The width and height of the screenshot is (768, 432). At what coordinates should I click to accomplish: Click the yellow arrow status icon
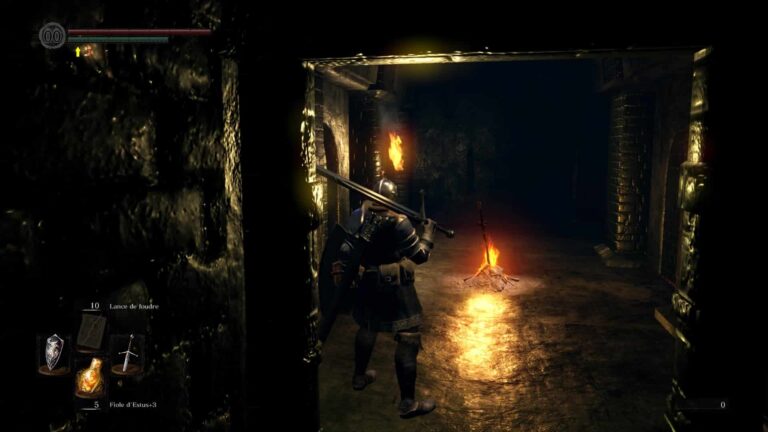pos(77,50)
